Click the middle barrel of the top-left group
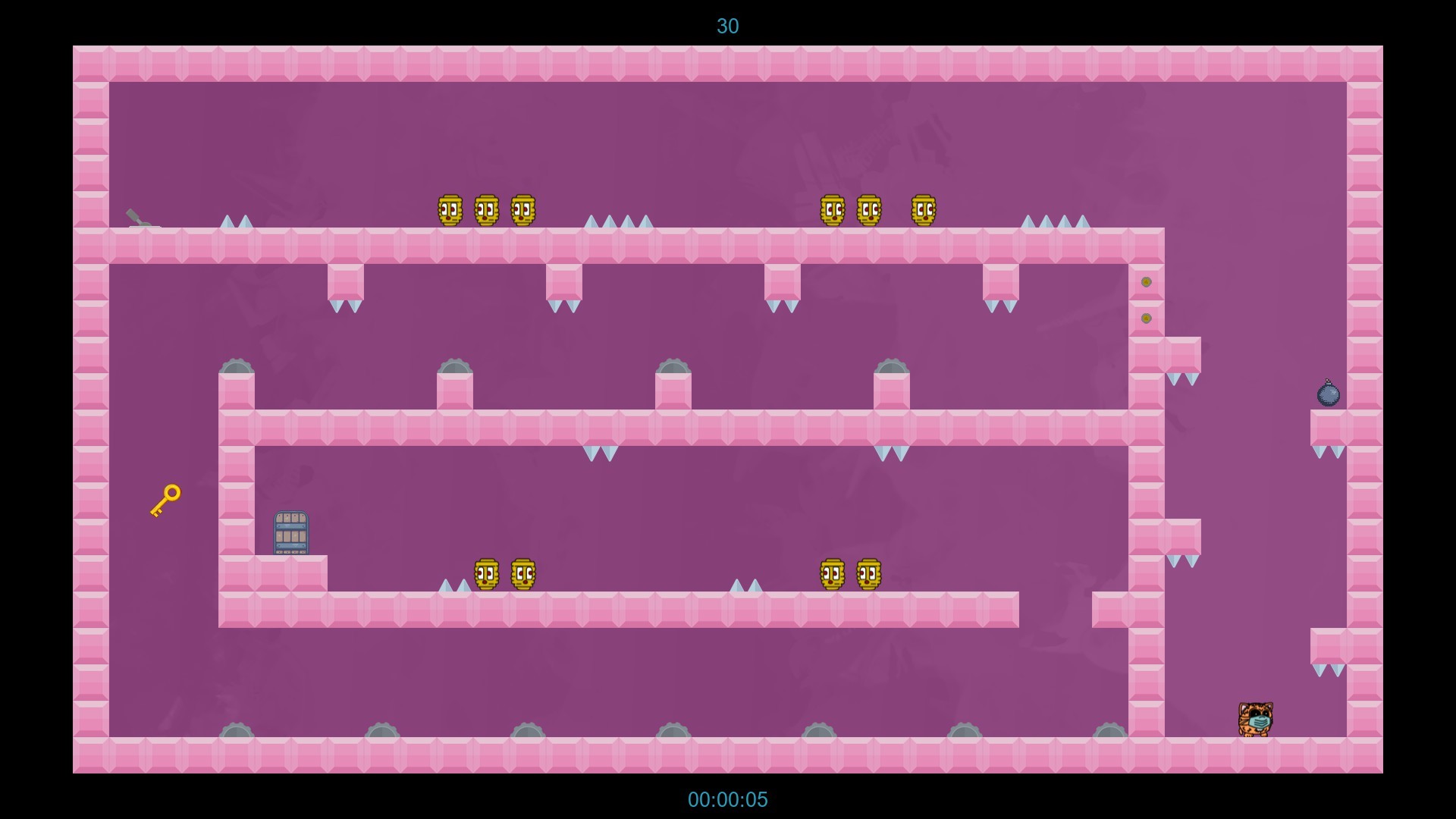 [487, 209]
